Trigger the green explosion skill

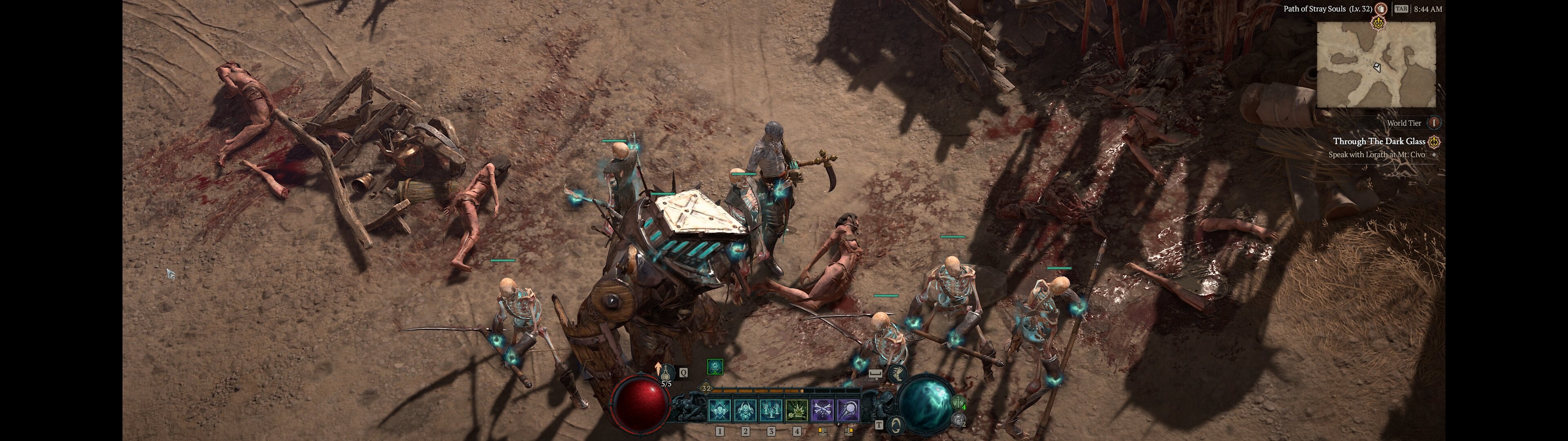click(x=797, y=410)
